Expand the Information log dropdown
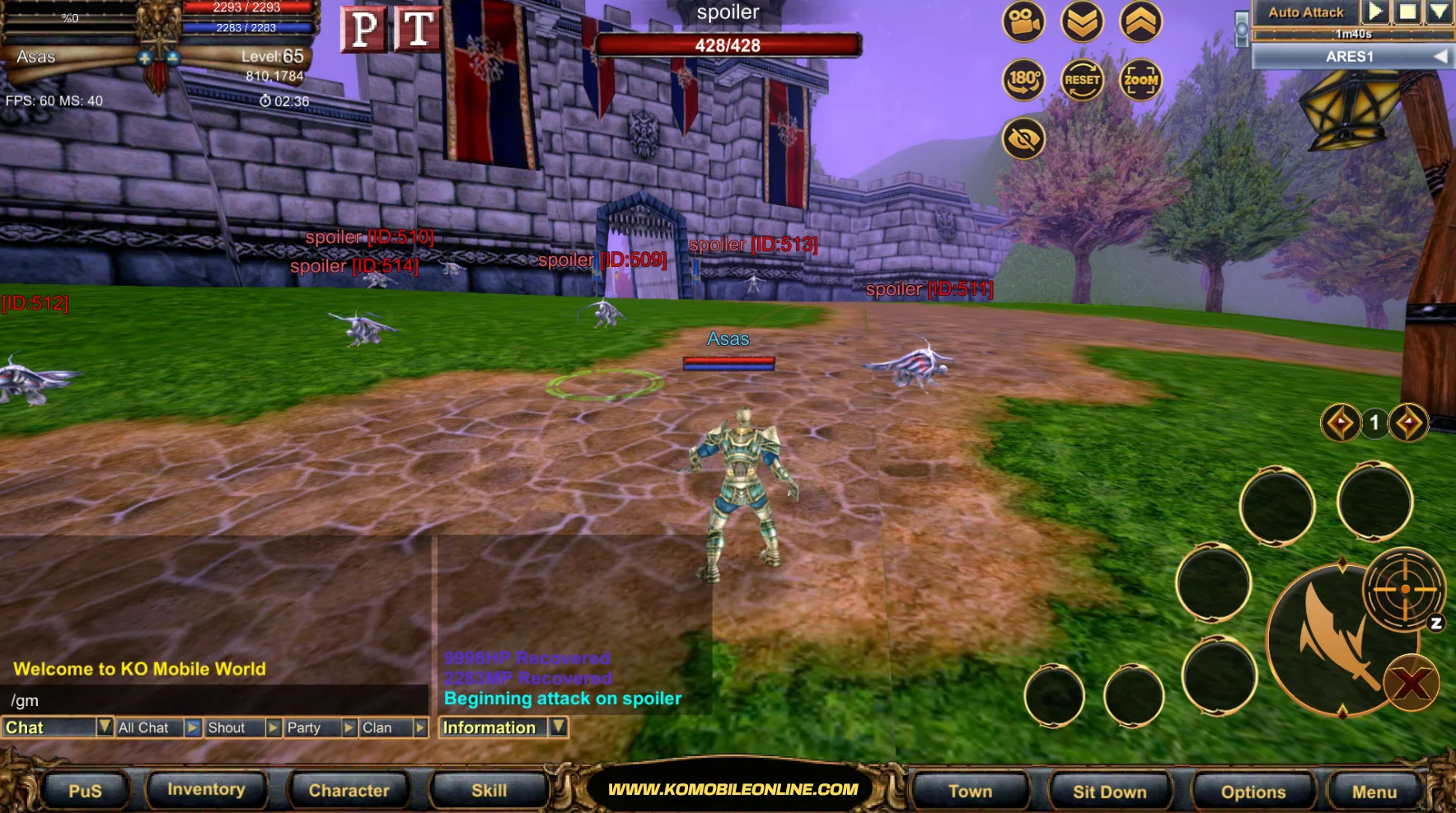 point(559,727)
